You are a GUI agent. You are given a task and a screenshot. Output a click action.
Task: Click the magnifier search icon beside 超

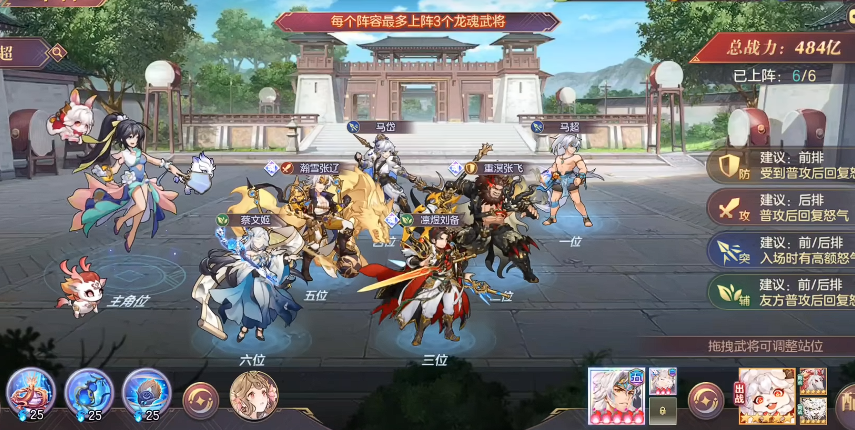coord(58,51)
